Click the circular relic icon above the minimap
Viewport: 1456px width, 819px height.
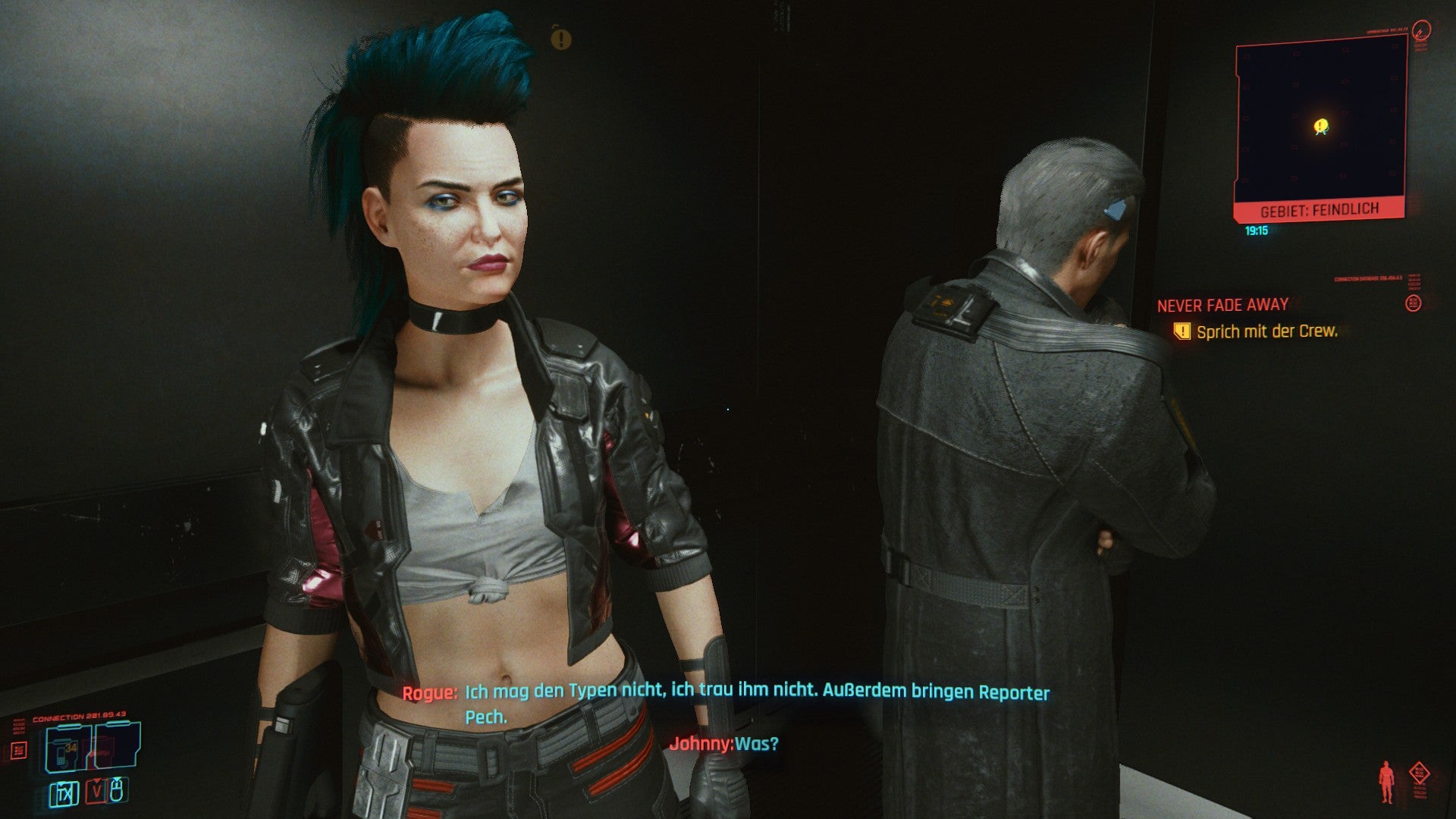click(1421, 30)
